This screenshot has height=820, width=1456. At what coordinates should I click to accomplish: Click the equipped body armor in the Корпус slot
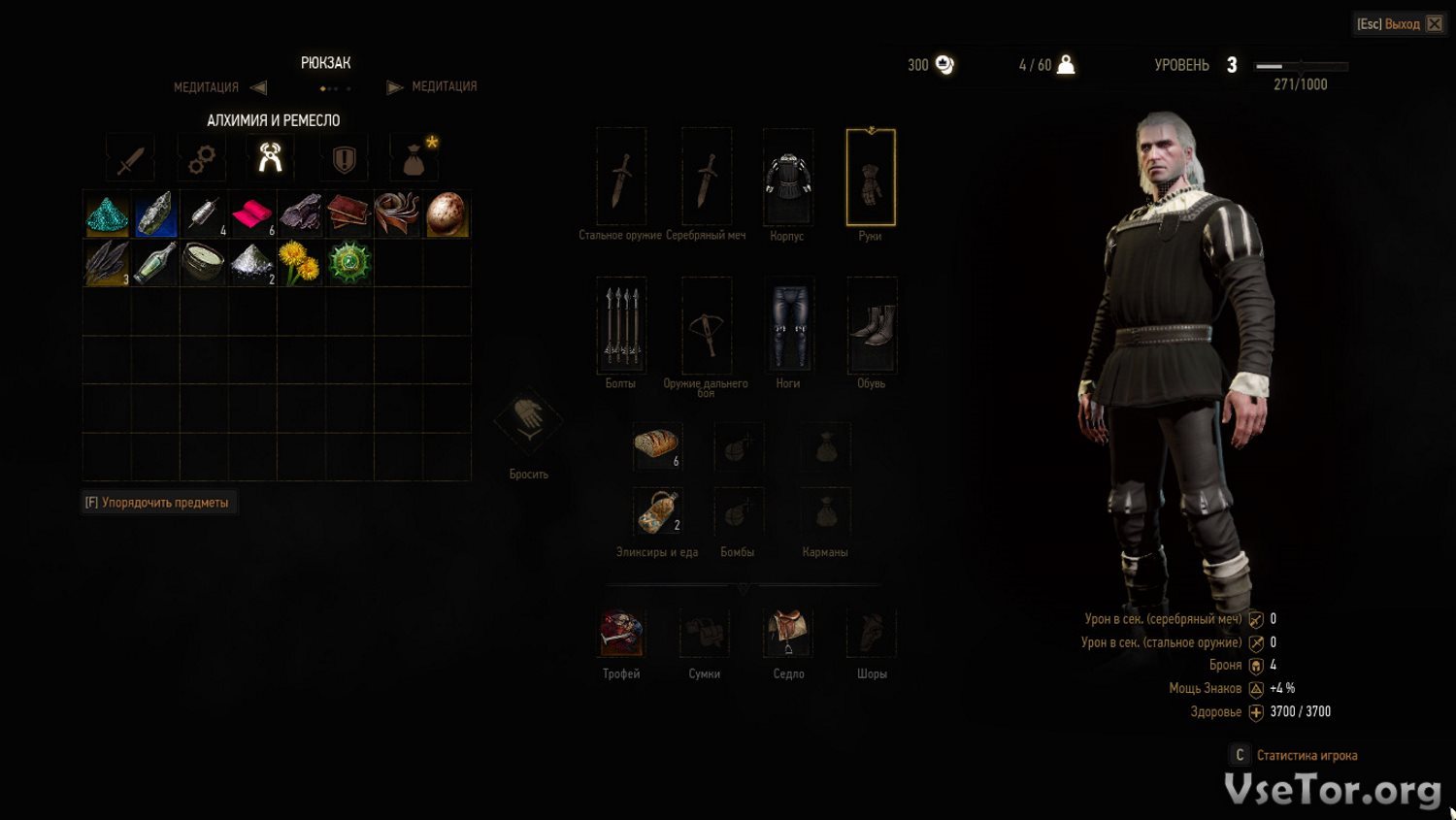pos(787,178)
